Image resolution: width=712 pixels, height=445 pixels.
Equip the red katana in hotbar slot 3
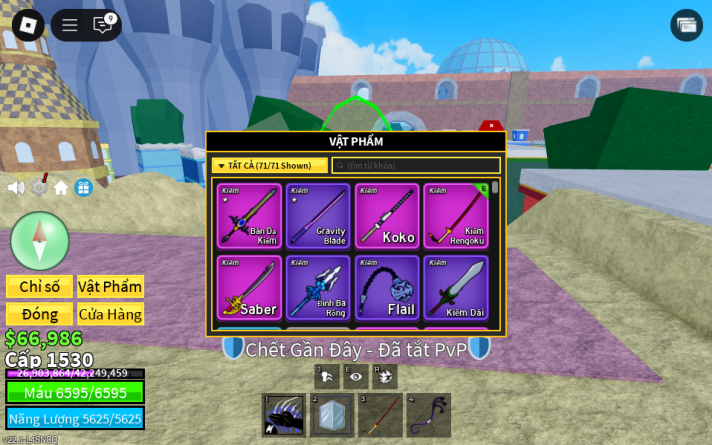coord(380,415)
